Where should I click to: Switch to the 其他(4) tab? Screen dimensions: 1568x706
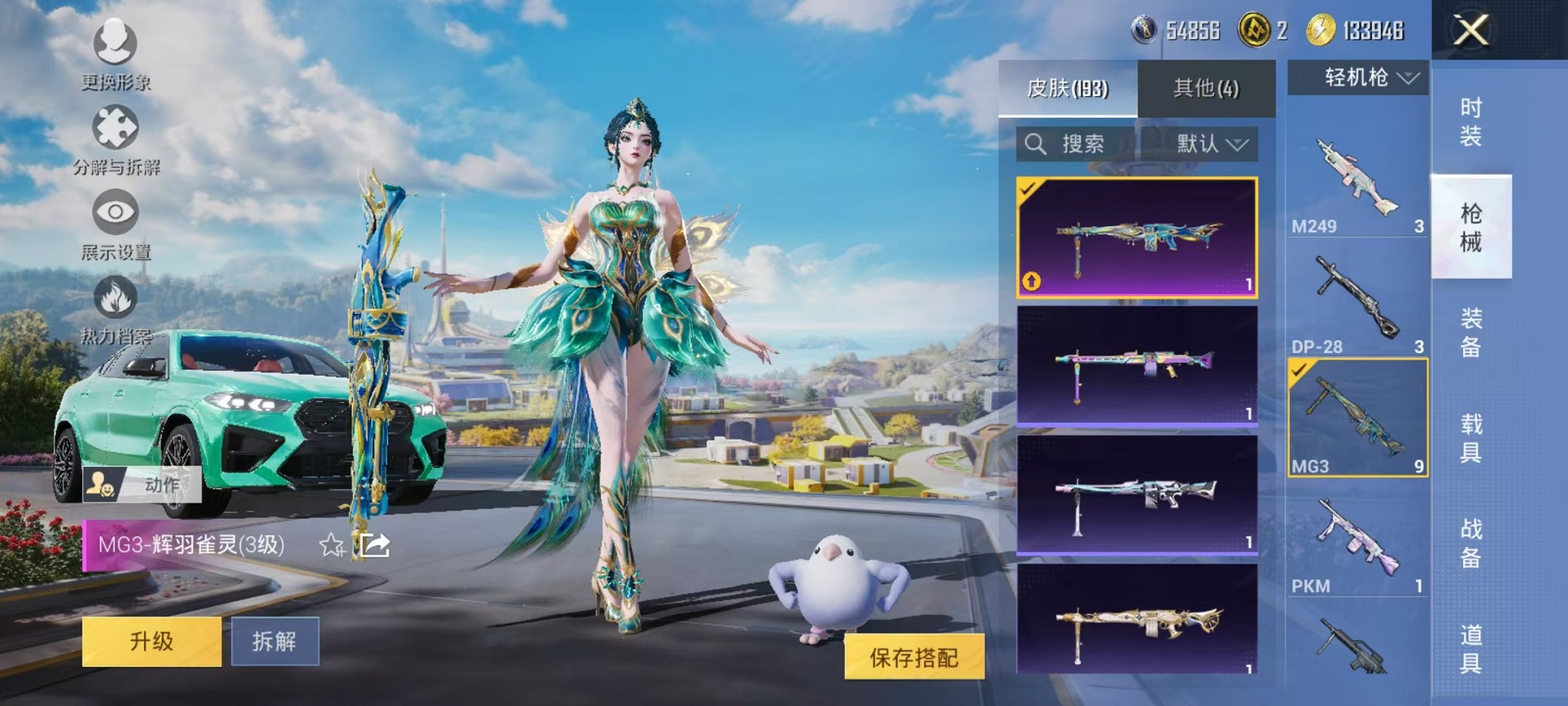click(1207, 88)
